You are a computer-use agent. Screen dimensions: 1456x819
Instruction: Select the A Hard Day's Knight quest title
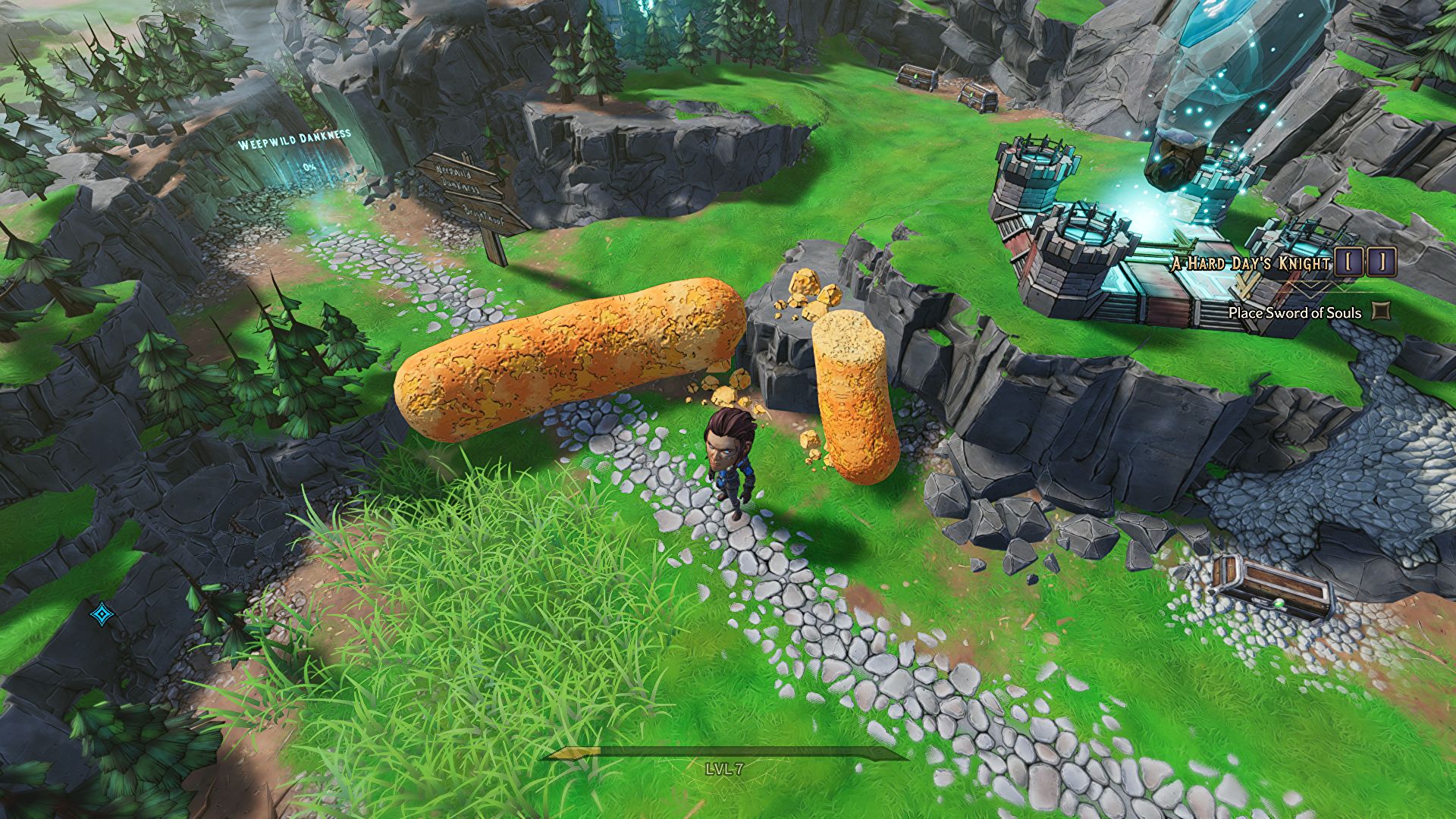click(x=1251, y=264)
